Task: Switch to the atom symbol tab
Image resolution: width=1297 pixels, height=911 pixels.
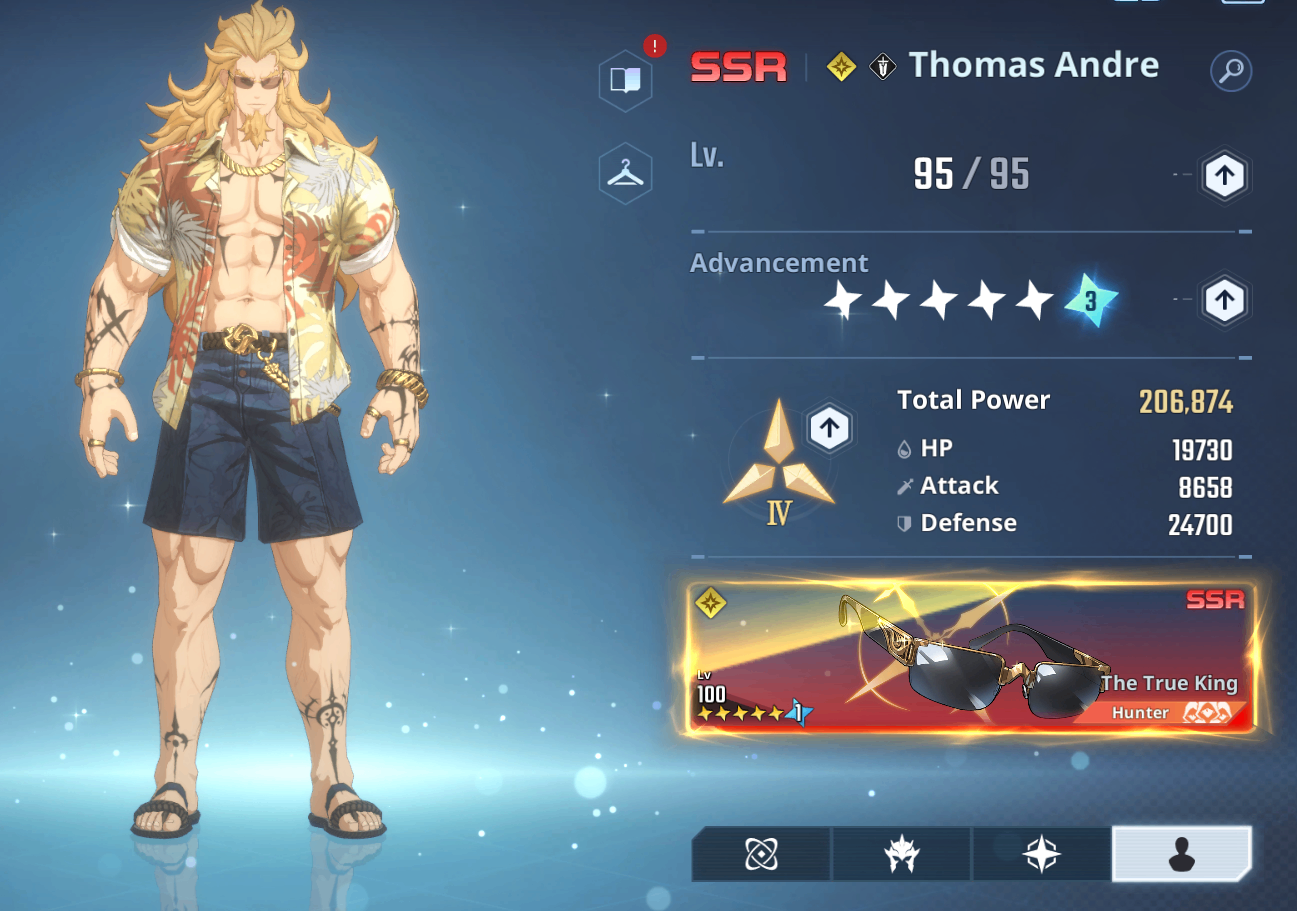Action: pyautogui.click(x=761, y=855)
